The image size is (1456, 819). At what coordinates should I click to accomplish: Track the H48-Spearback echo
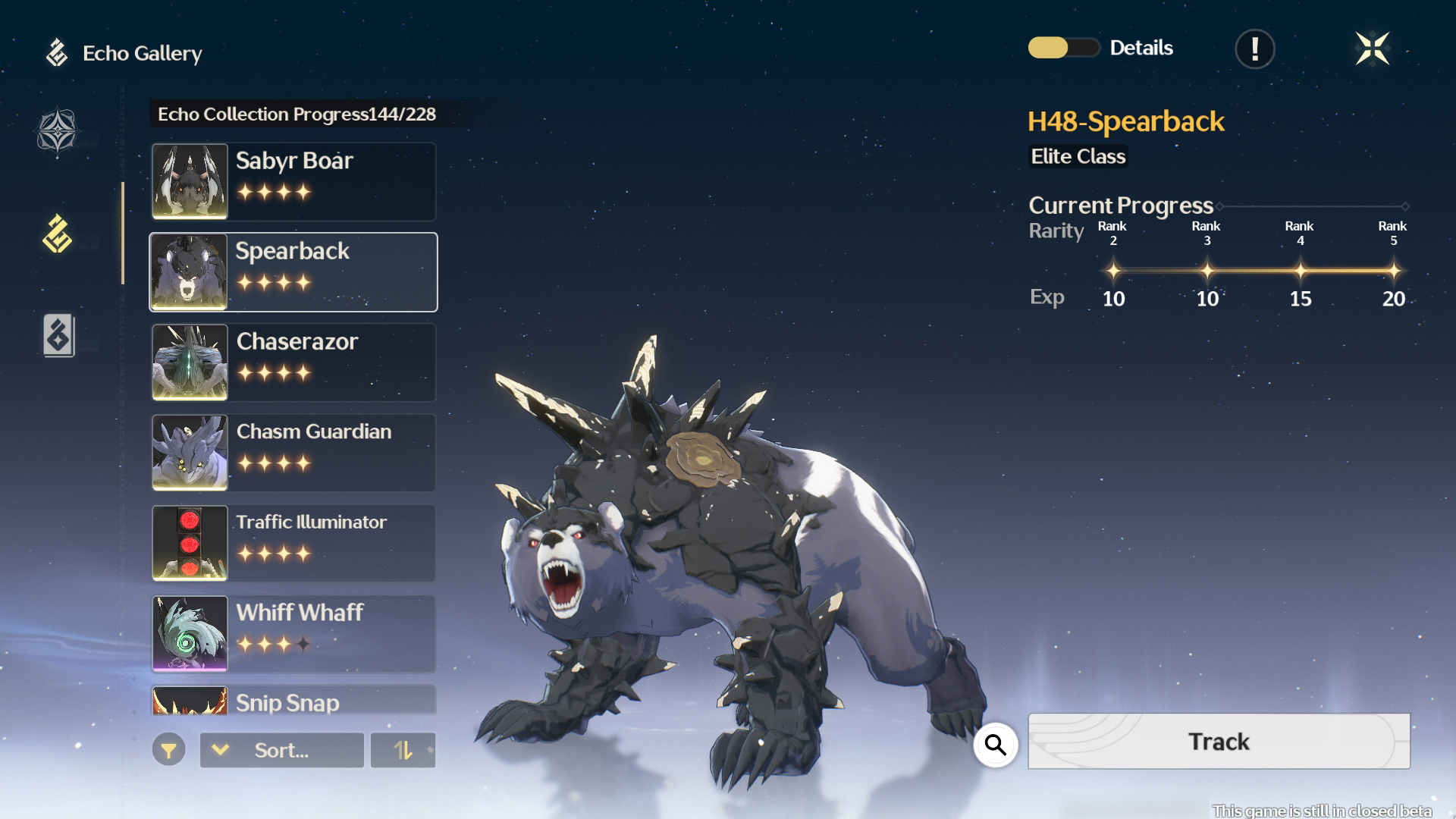point(1219,741)
